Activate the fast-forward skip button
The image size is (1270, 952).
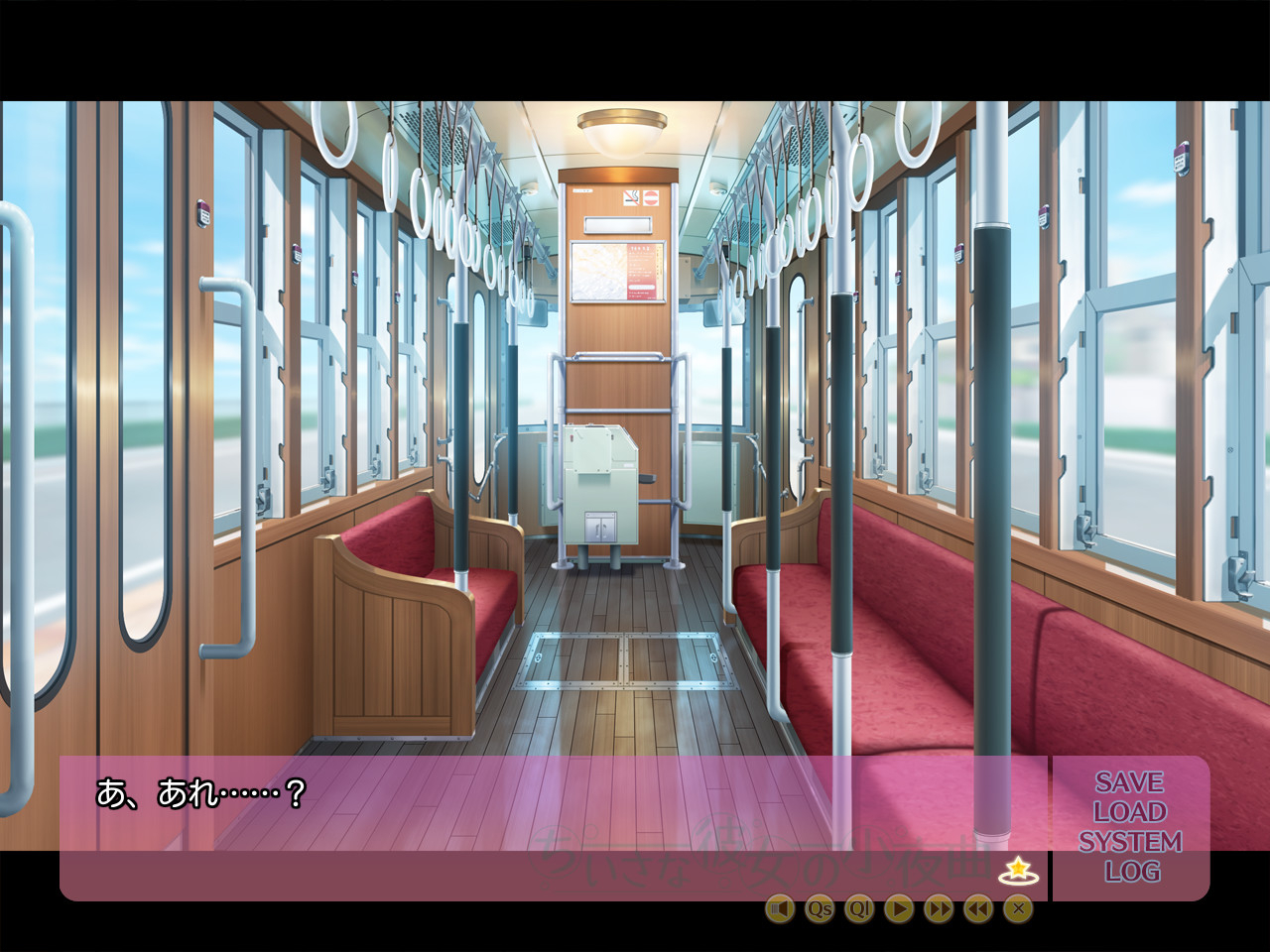(939, 907)
